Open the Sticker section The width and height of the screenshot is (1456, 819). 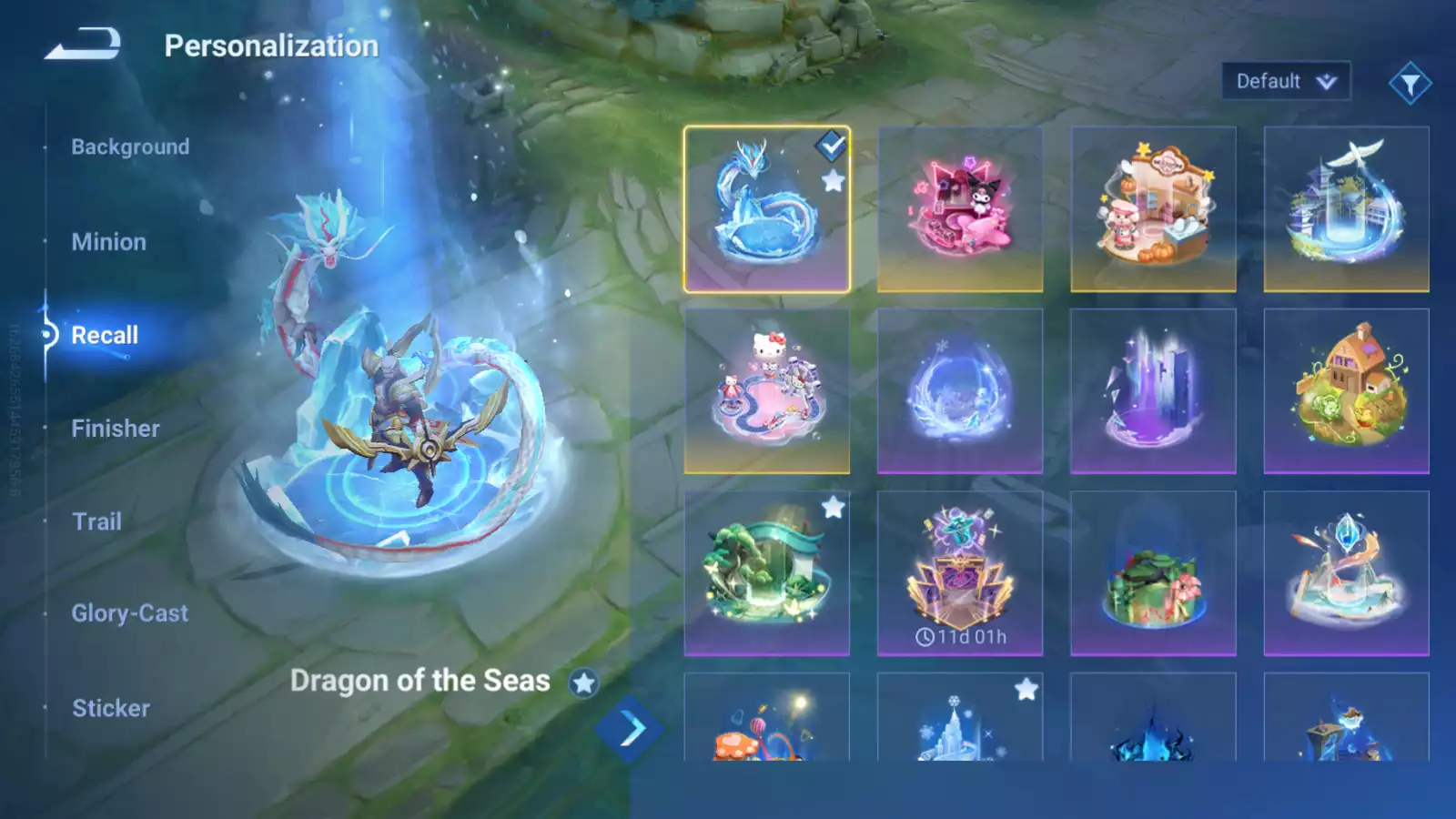111,708
